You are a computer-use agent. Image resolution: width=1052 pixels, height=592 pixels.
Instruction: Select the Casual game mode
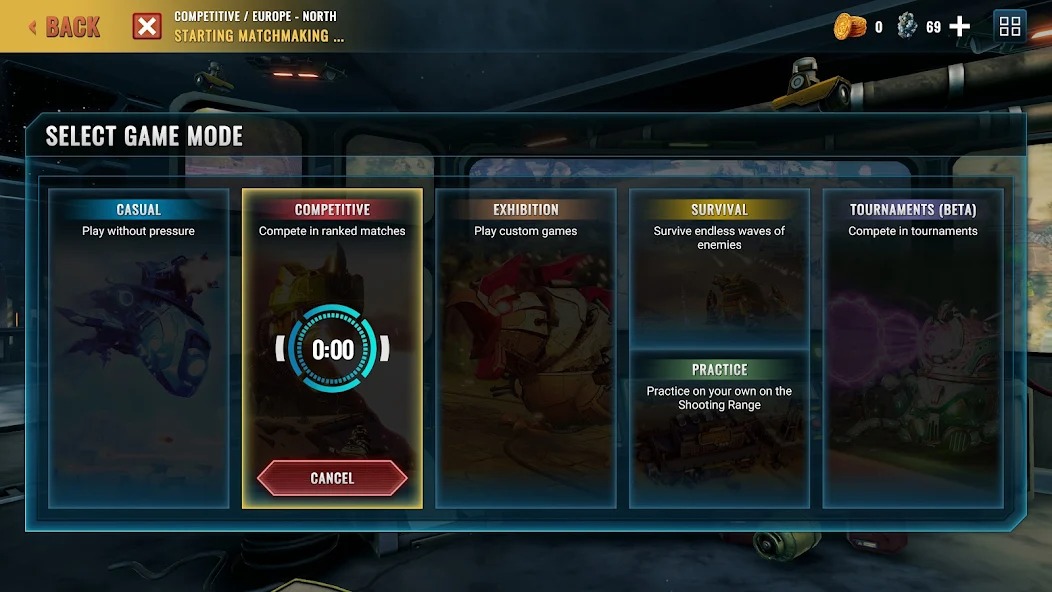click(x=138, y=350)
